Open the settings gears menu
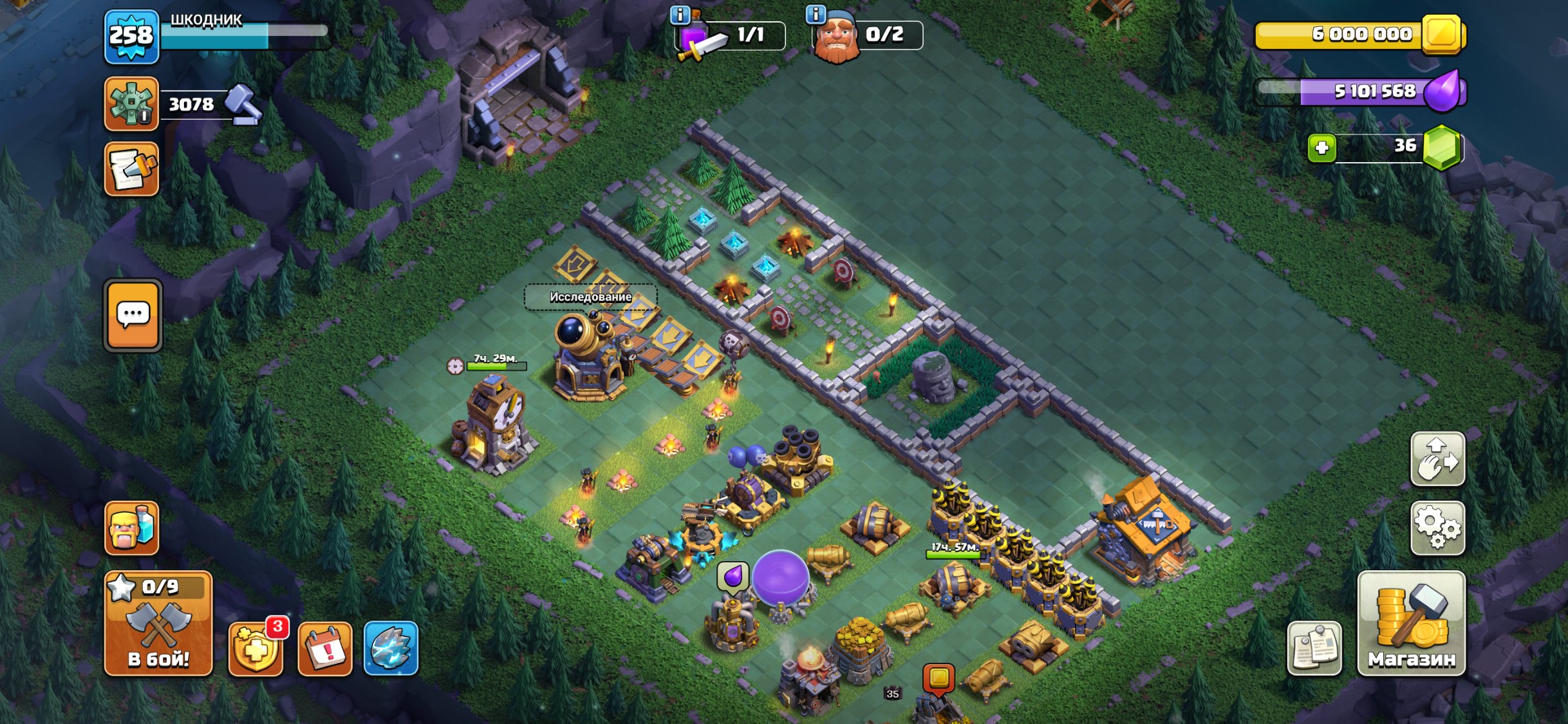The height and width of the screenshot is (724, 1568). coord(1437,528)
